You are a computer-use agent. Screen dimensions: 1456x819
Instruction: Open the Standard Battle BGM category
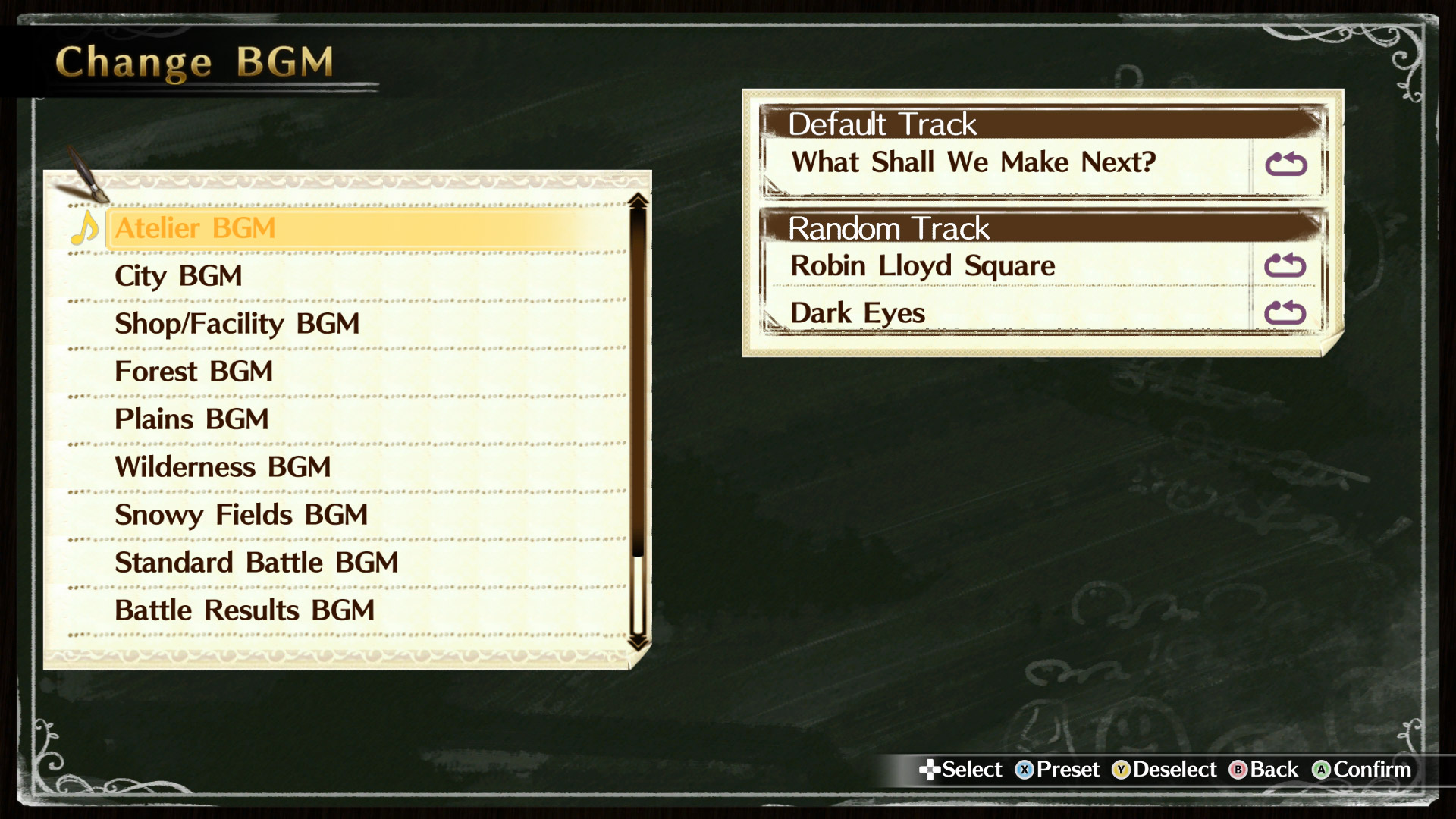[256, 562]
